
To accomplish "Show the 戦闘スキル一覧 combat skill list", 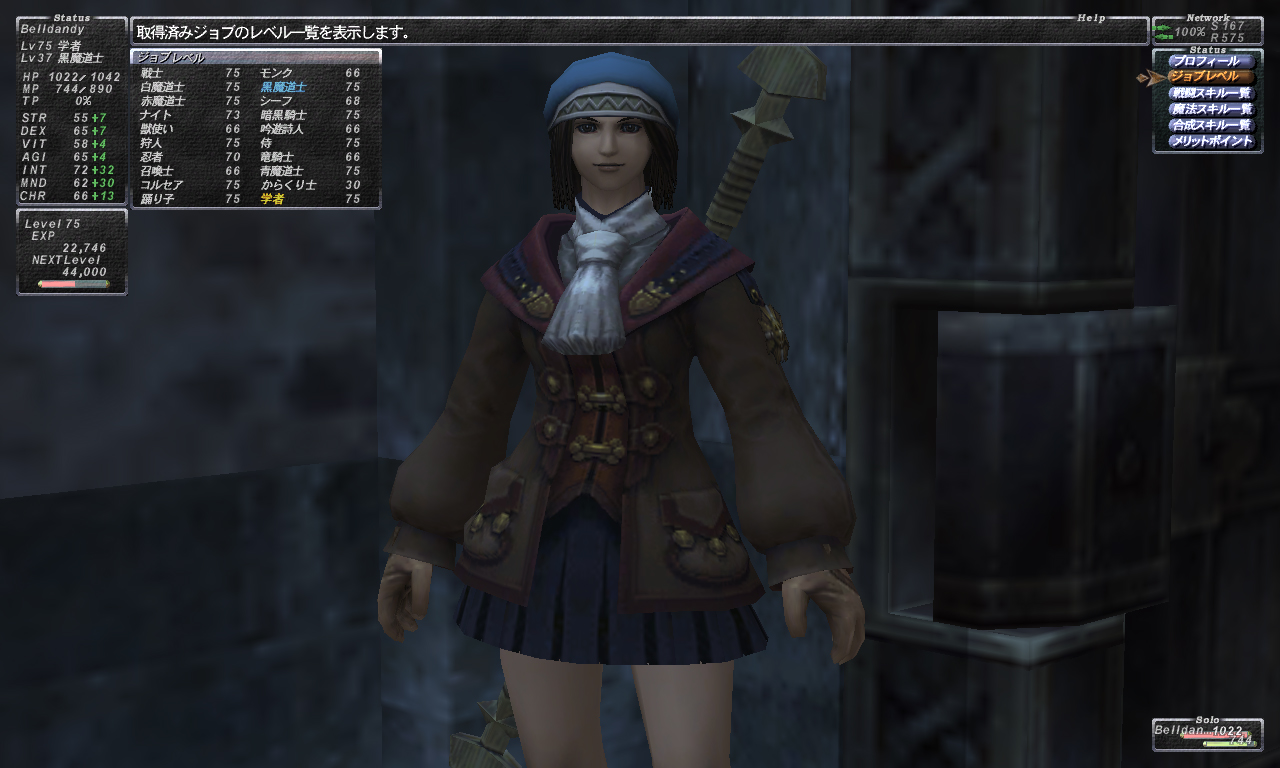I will pos(1210,93).
